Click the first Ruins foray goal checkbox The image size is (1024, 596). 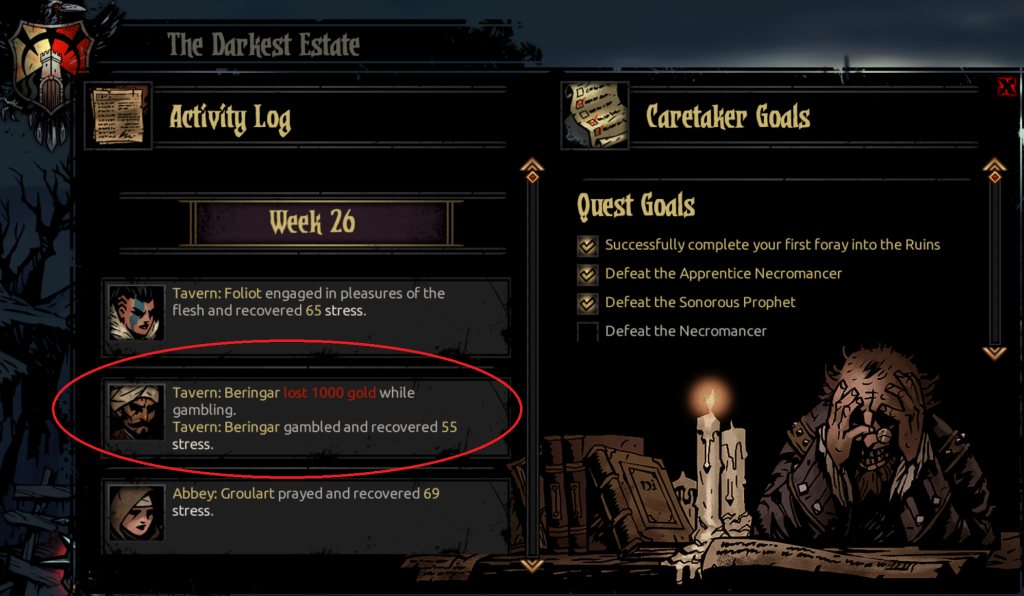coord(587,245)
